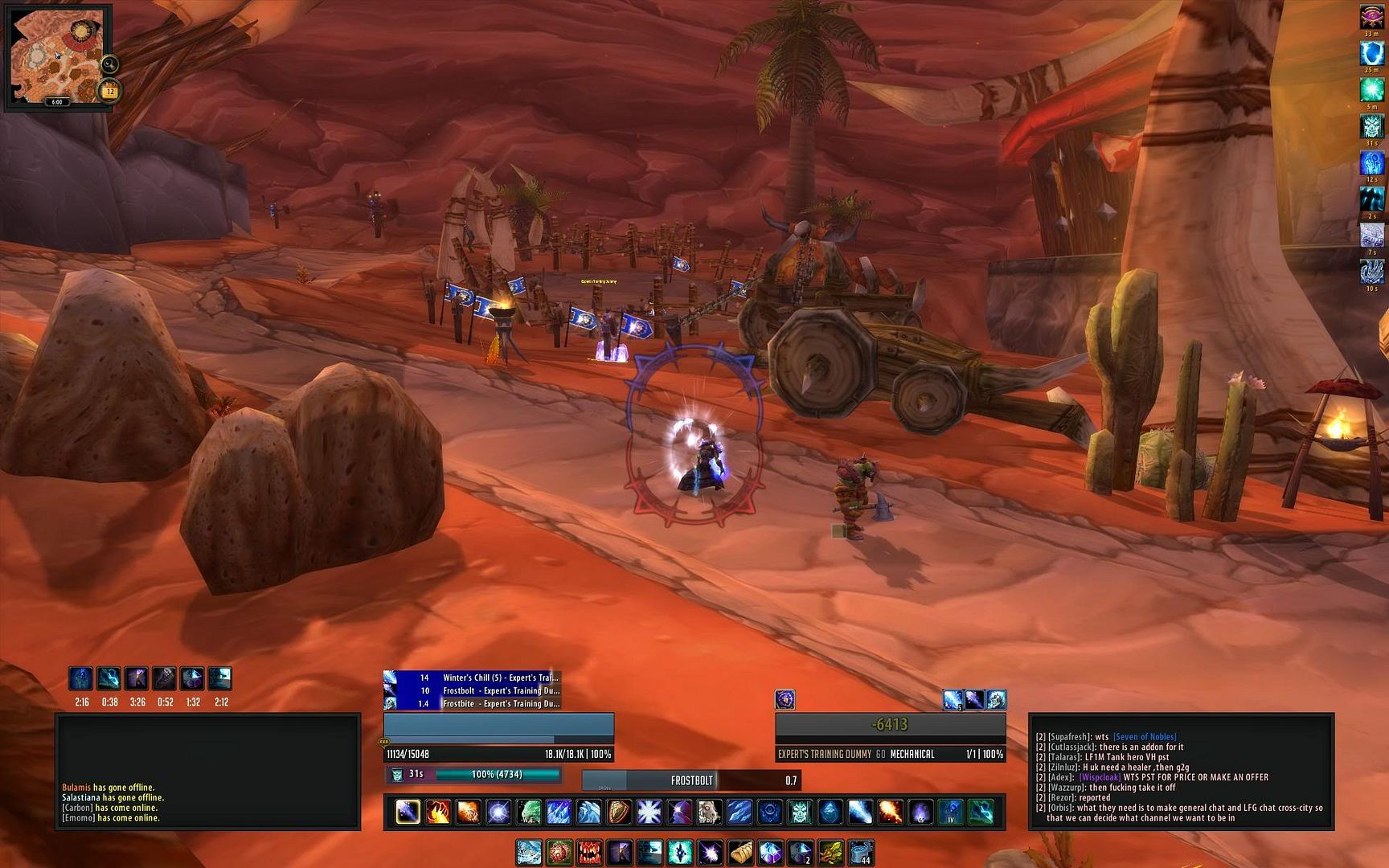Cast Frostbolt from the highlighted first slot

coord(408,812)
